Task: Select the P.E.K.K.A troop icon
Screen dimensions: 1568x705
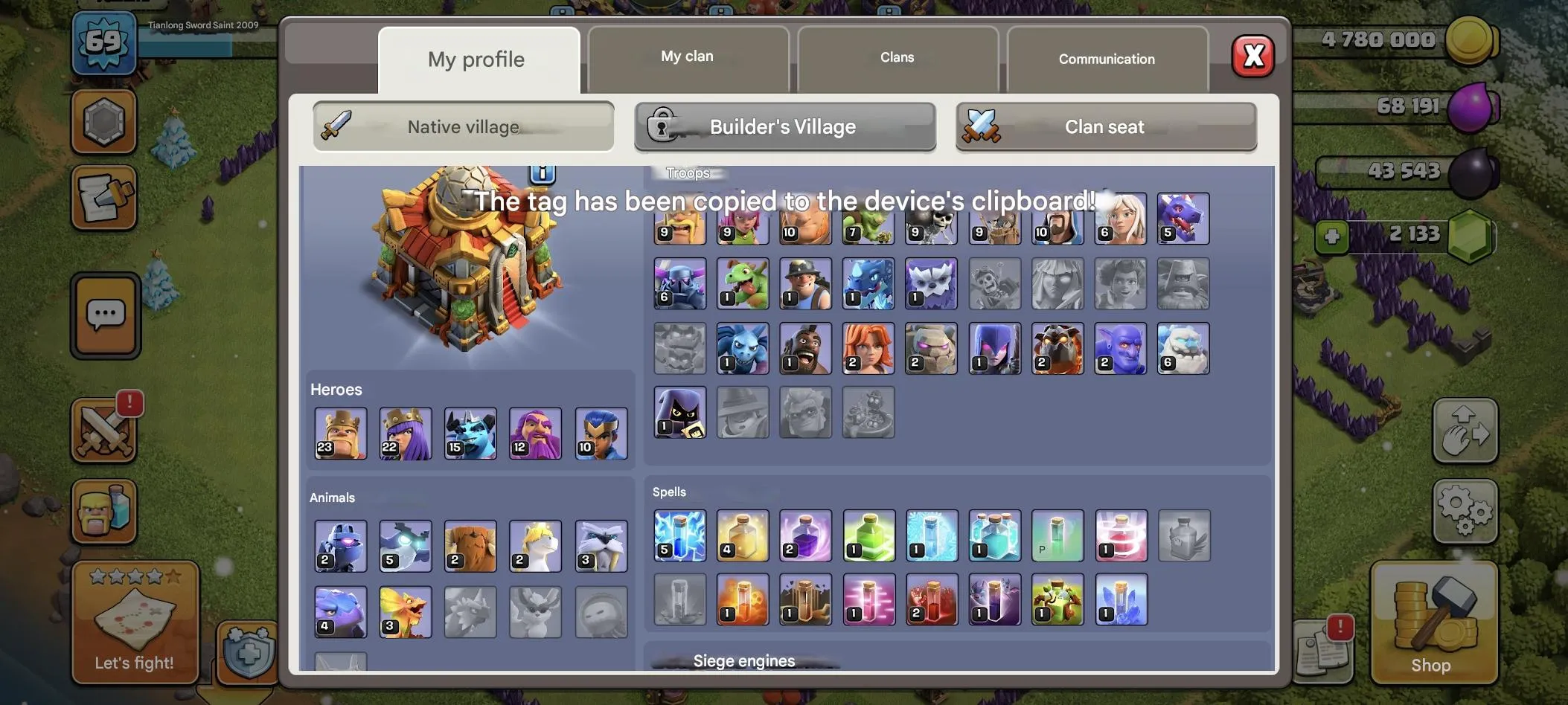Action: pos(679,283)
